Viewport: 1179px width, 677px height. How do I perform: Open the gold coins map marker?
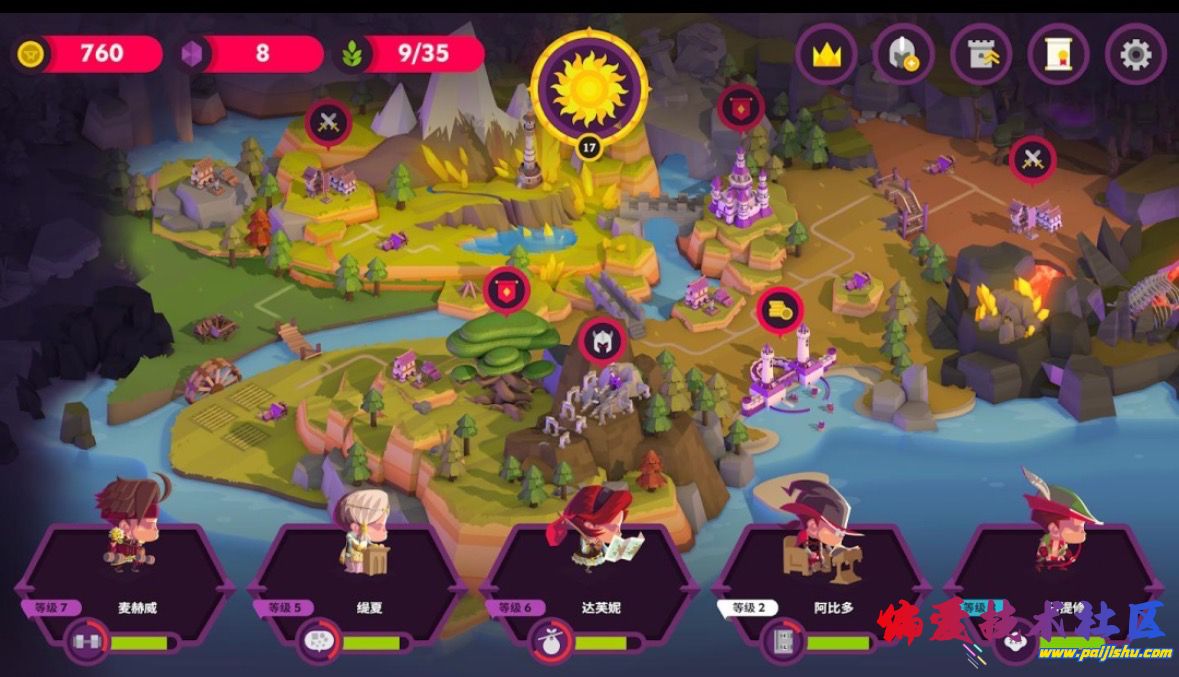pos(779,311)
